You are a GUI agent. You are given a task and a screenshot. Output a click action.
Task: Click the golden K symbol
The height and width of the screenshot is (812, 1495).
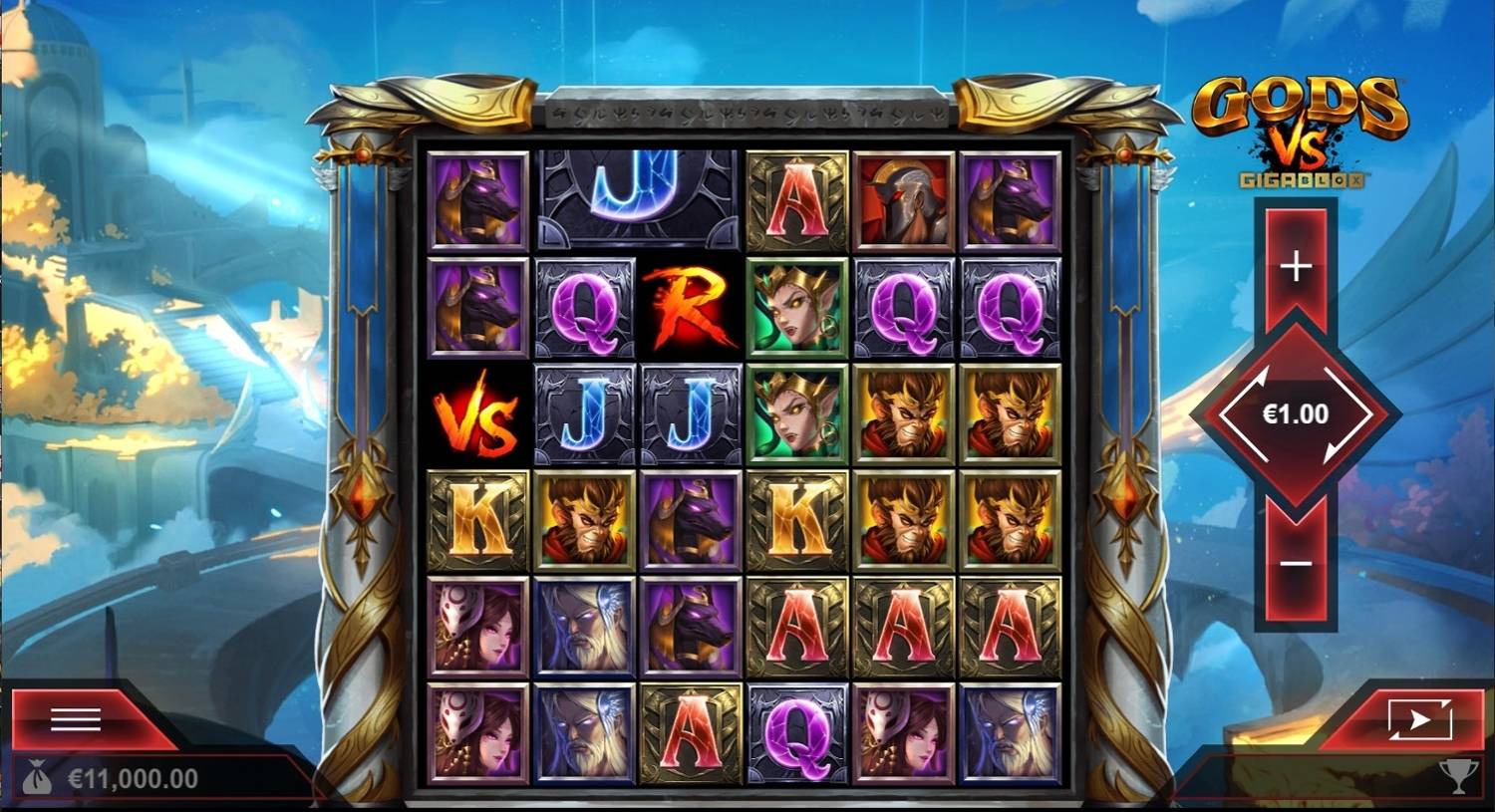tap(476, 519)
